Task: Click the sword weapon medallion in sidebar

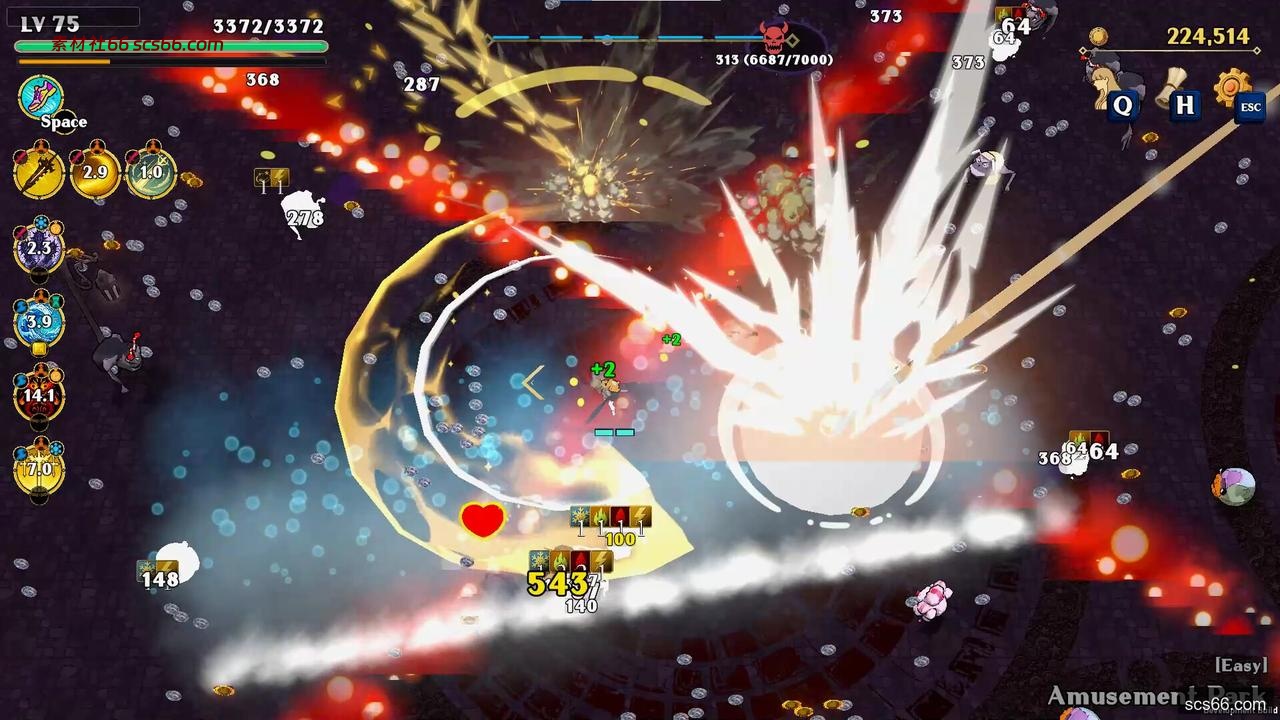Action: coord(37,172)
